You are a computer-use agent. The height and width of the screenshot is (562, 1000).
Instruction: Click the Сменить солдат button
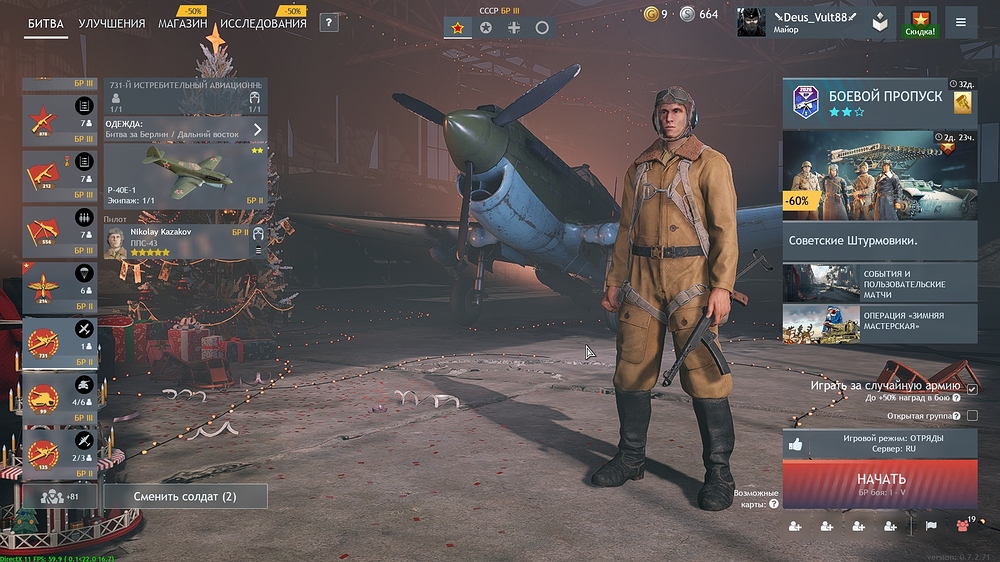point(185,496)
